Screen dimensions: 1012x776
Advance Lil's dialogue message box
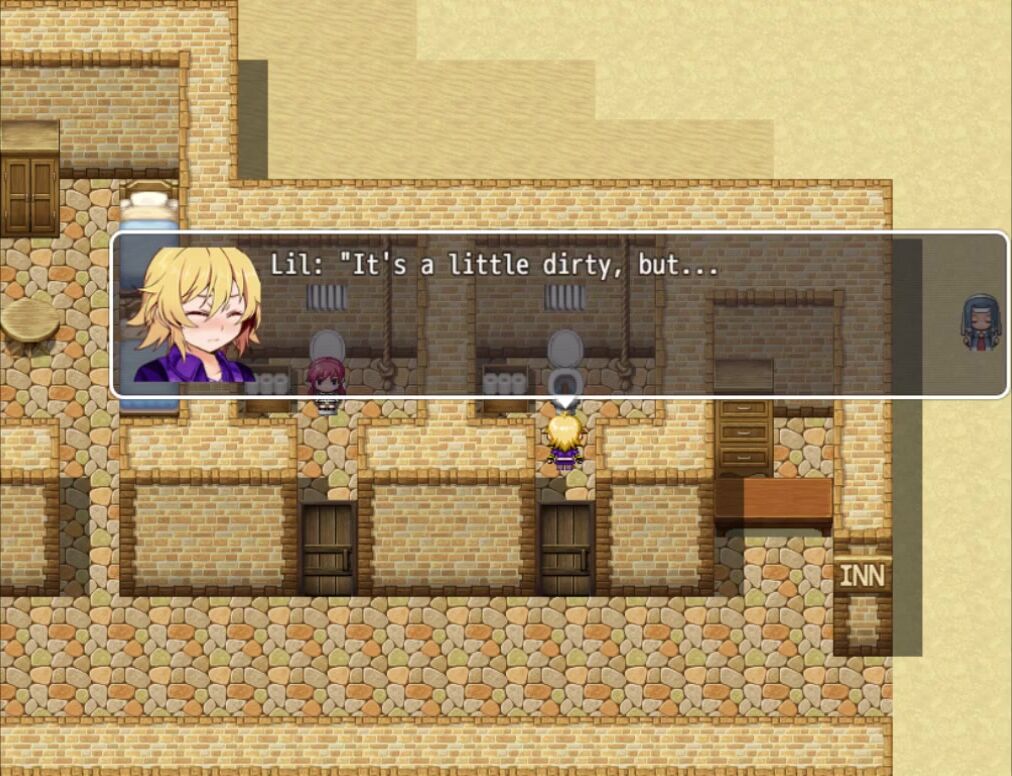pos(558,314)
